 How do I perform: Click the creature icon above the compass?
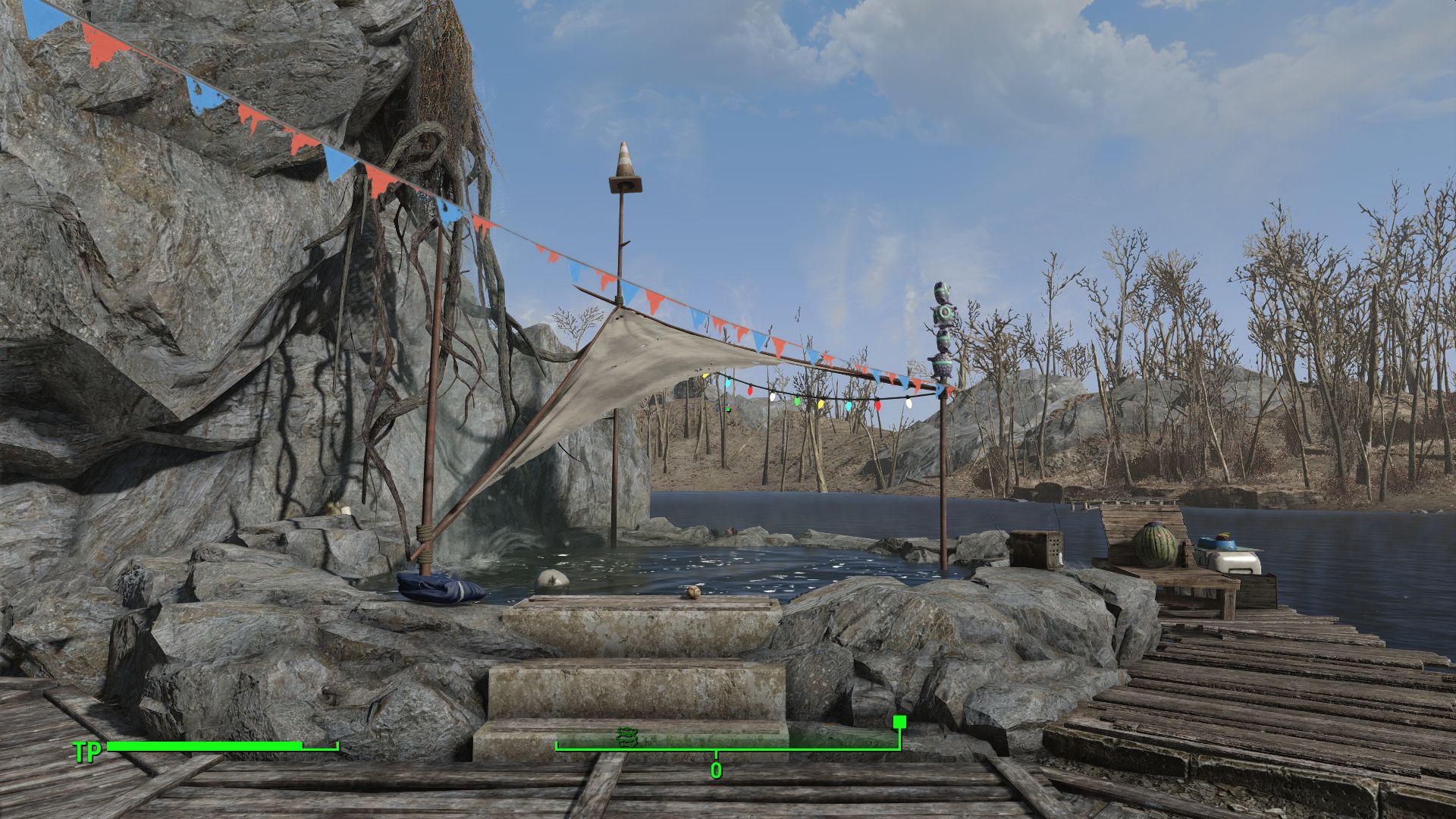pyautogui.click(x=626, y=737)
